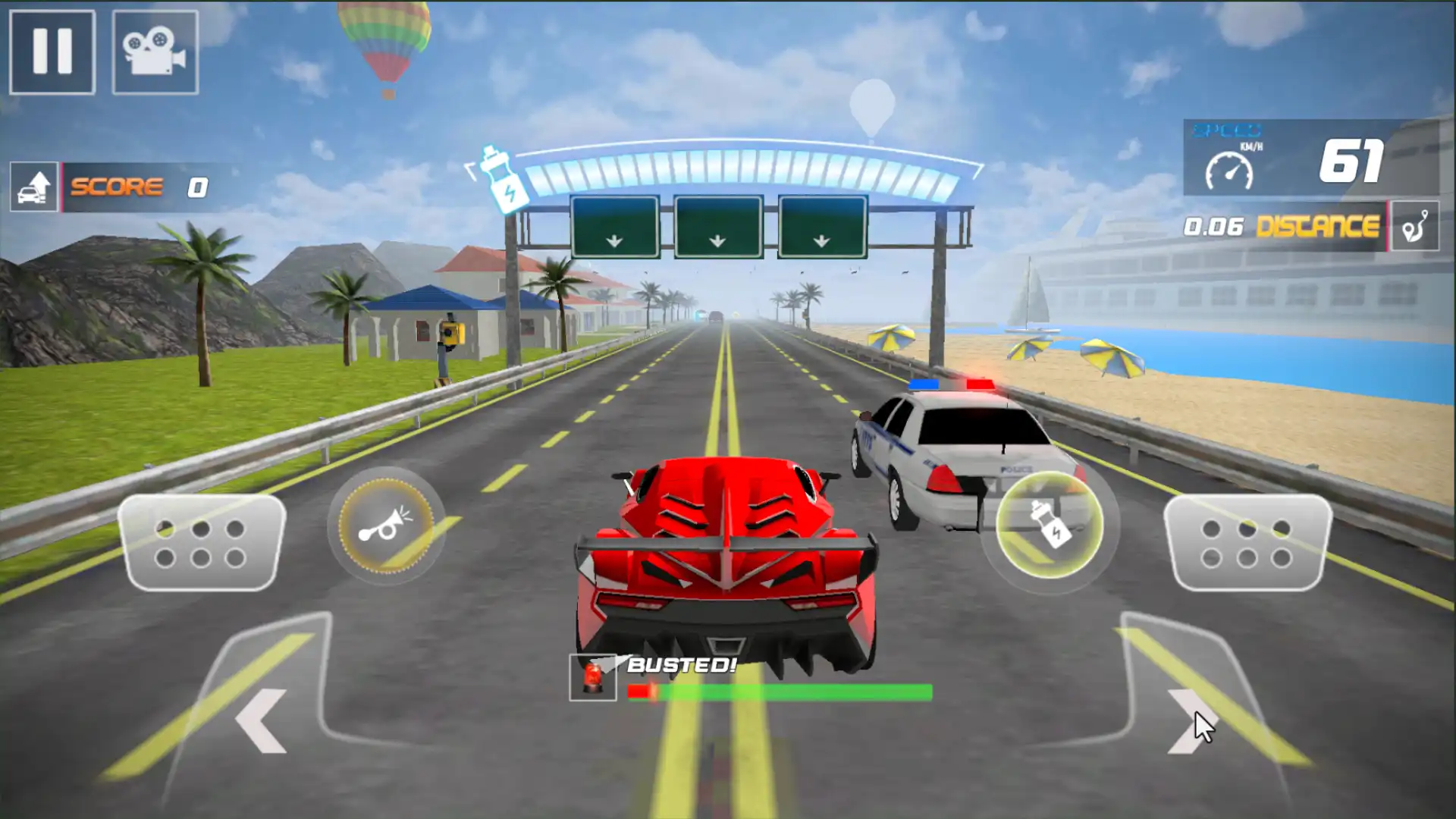Switch the camera view

coord(155,52)
